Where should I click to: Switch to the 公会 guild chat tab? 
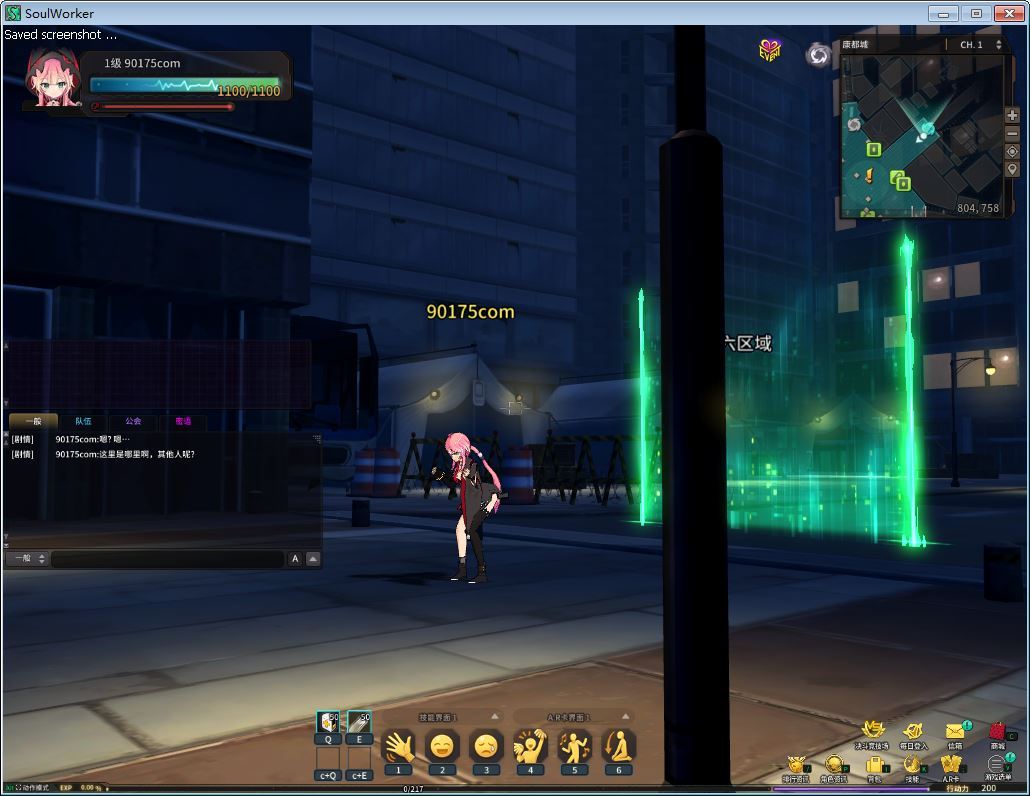click(x=133, y=421)
